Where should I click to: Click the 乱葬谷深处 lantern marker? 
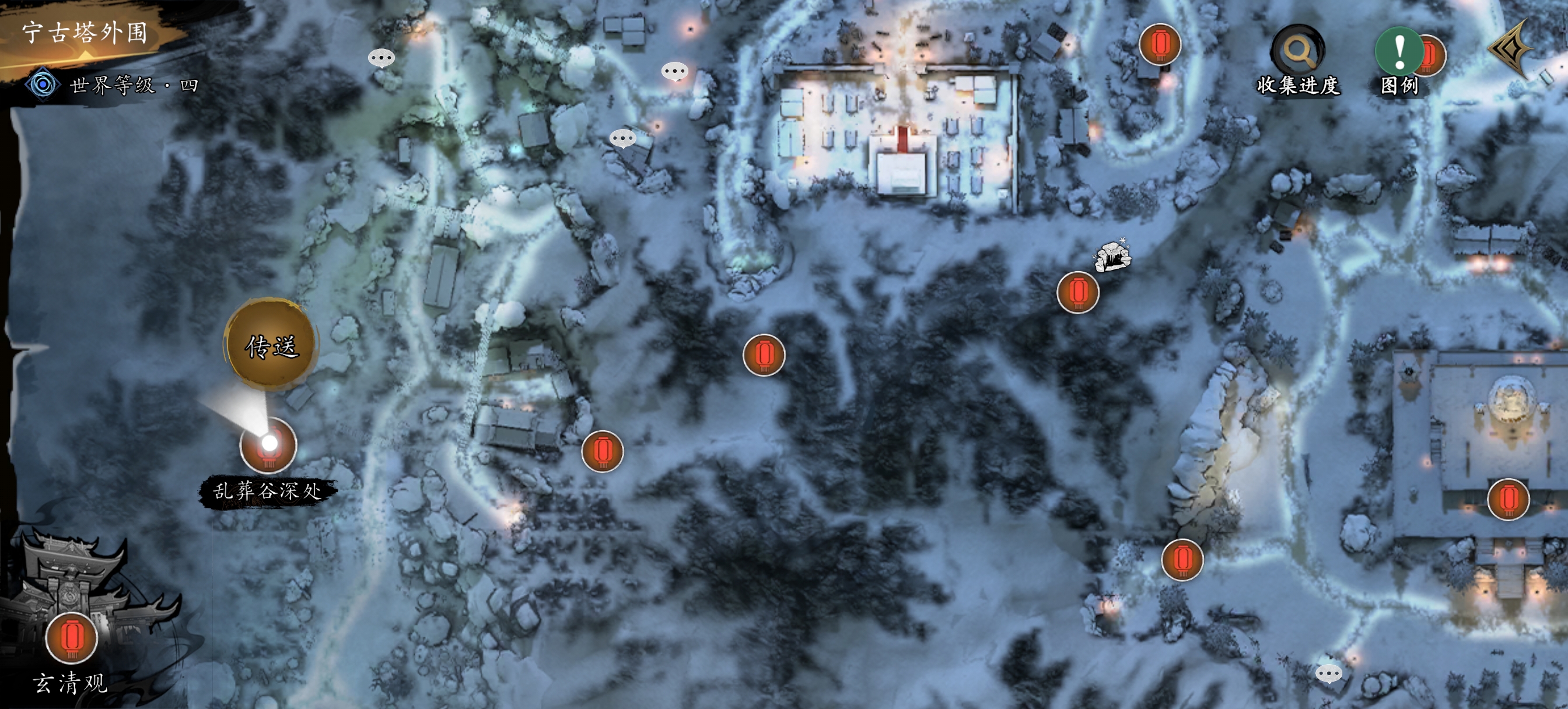[268, 445]
